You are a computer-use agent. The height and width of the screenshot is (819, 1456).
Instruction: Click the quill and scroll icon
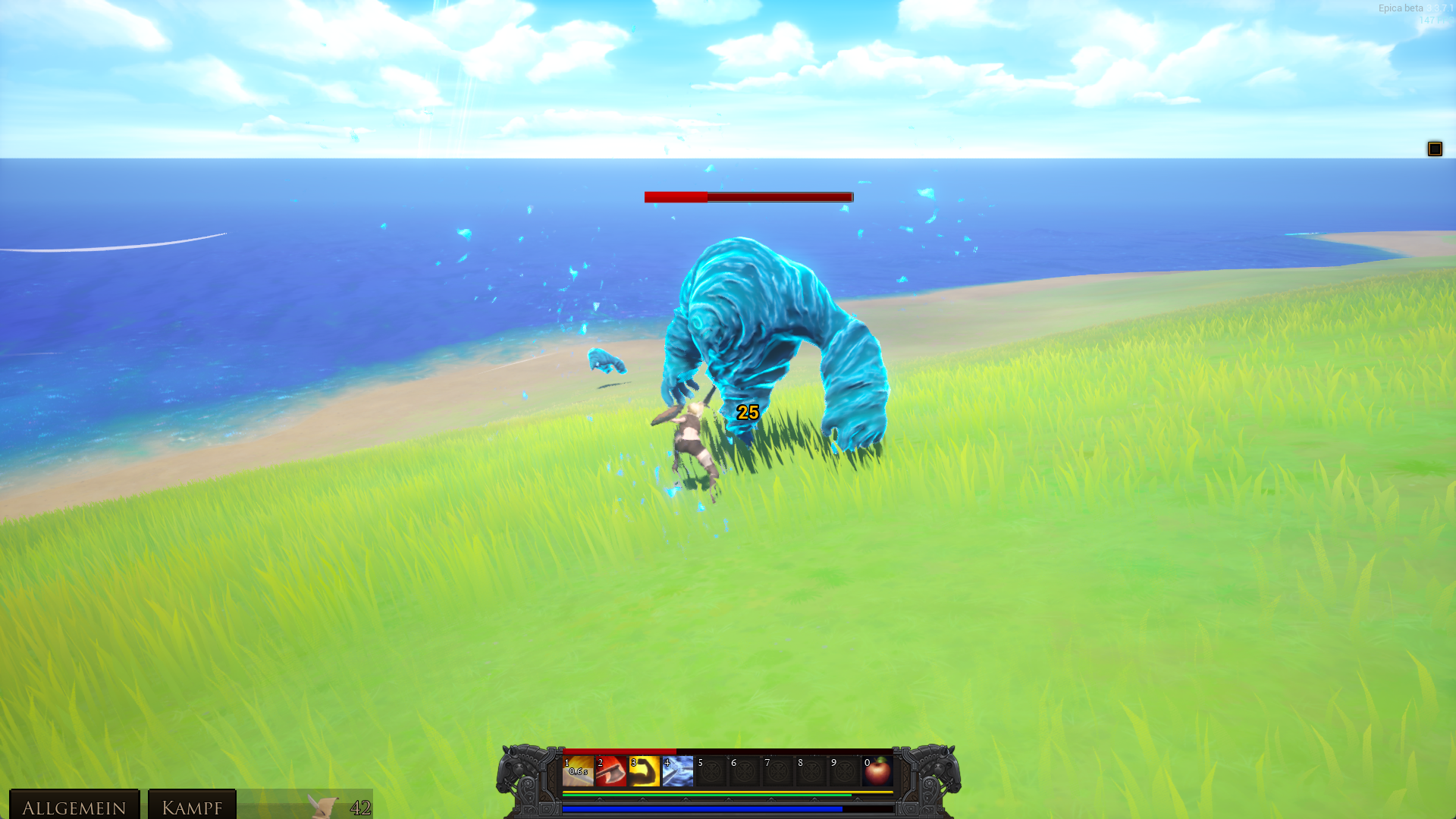tap(324, 806)
